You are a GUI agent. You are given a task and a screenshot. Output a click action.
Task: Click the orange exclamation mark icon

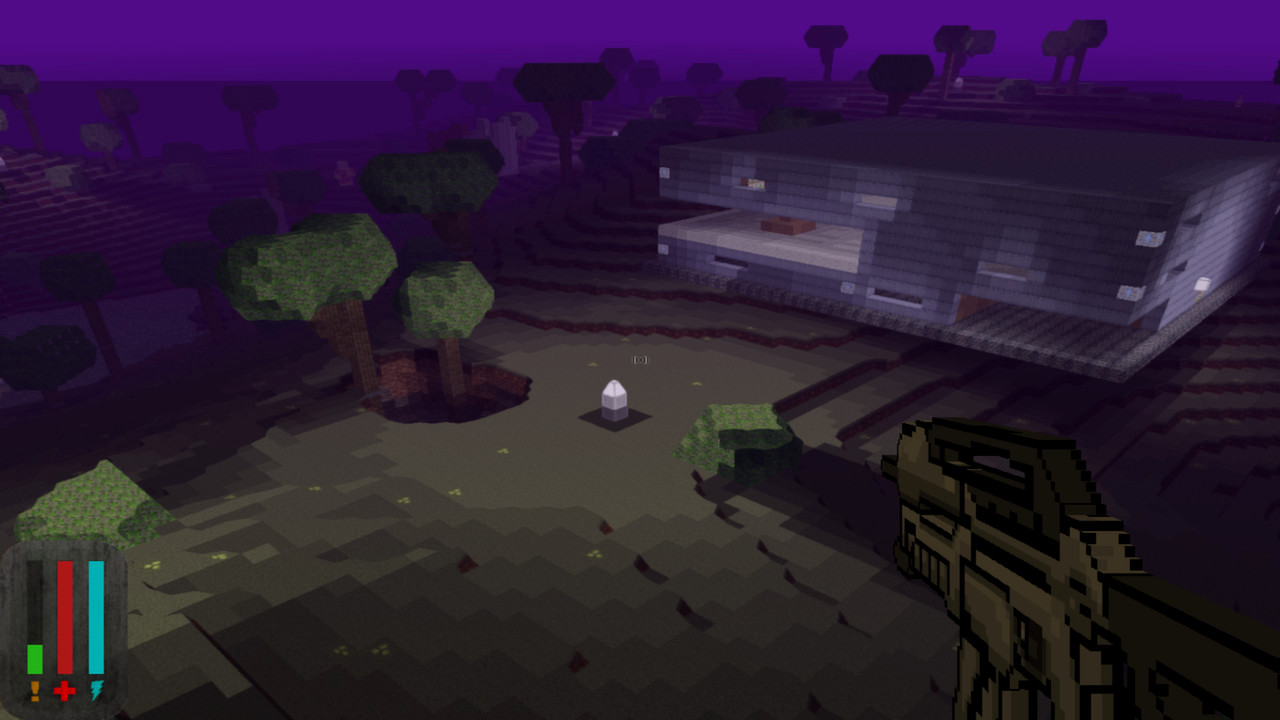pyautogui.click(x=35, y=690)
